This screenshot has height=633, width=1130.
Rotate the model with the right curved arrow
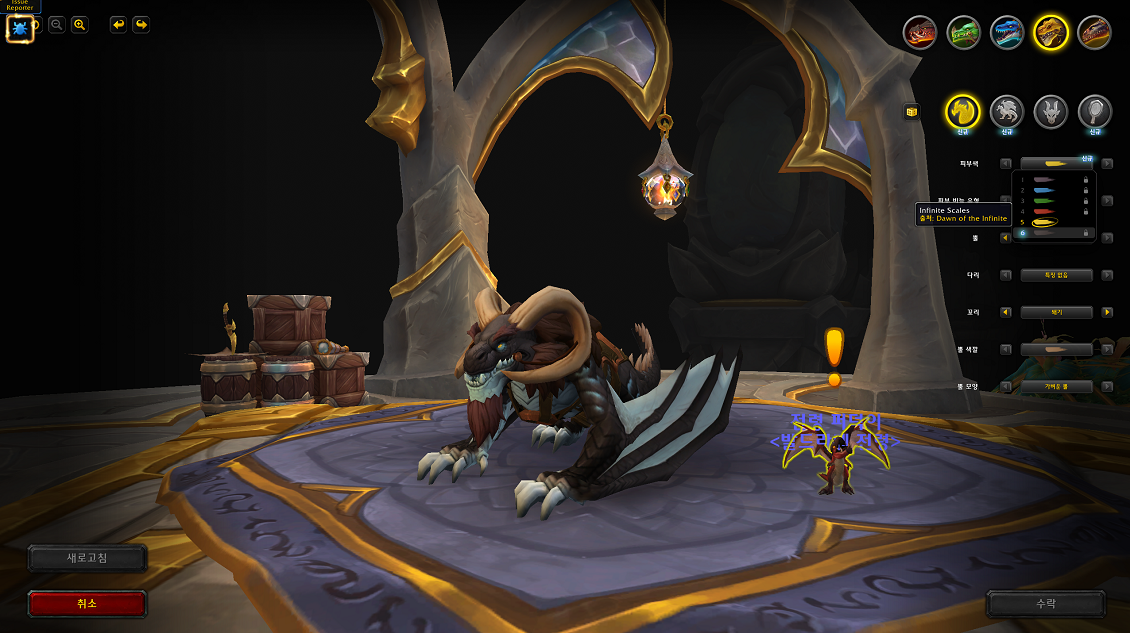coord(141,25)
